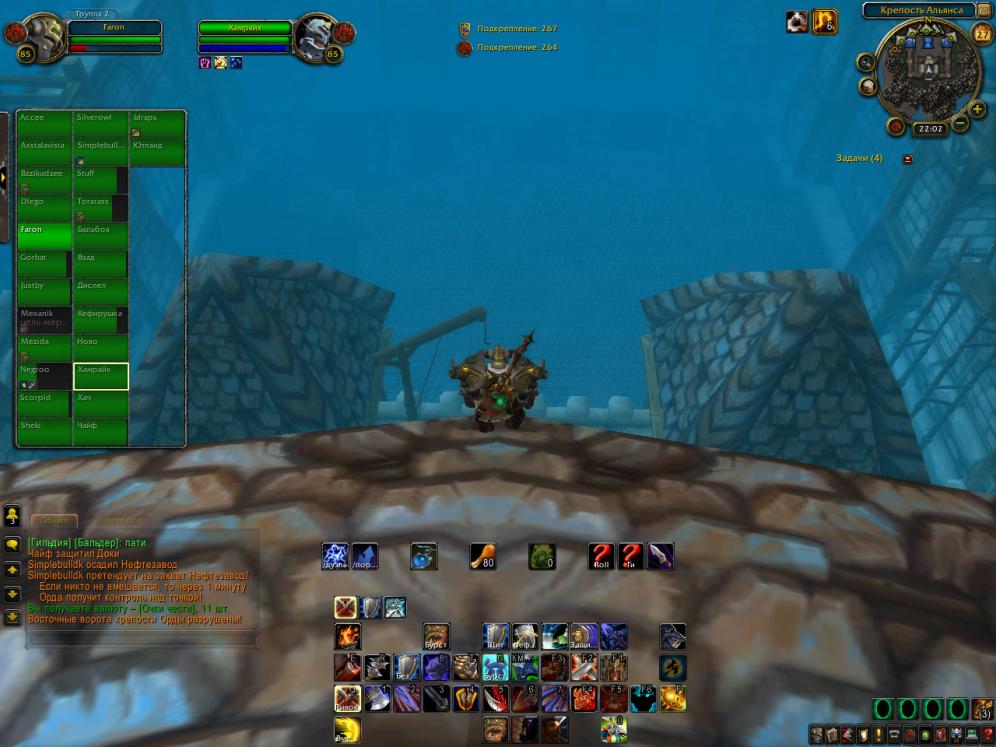The width and height of the screenshot is (996, 747).
Task: Toggle the minimap tracking magnifier icon
Action: coord(866,62)
